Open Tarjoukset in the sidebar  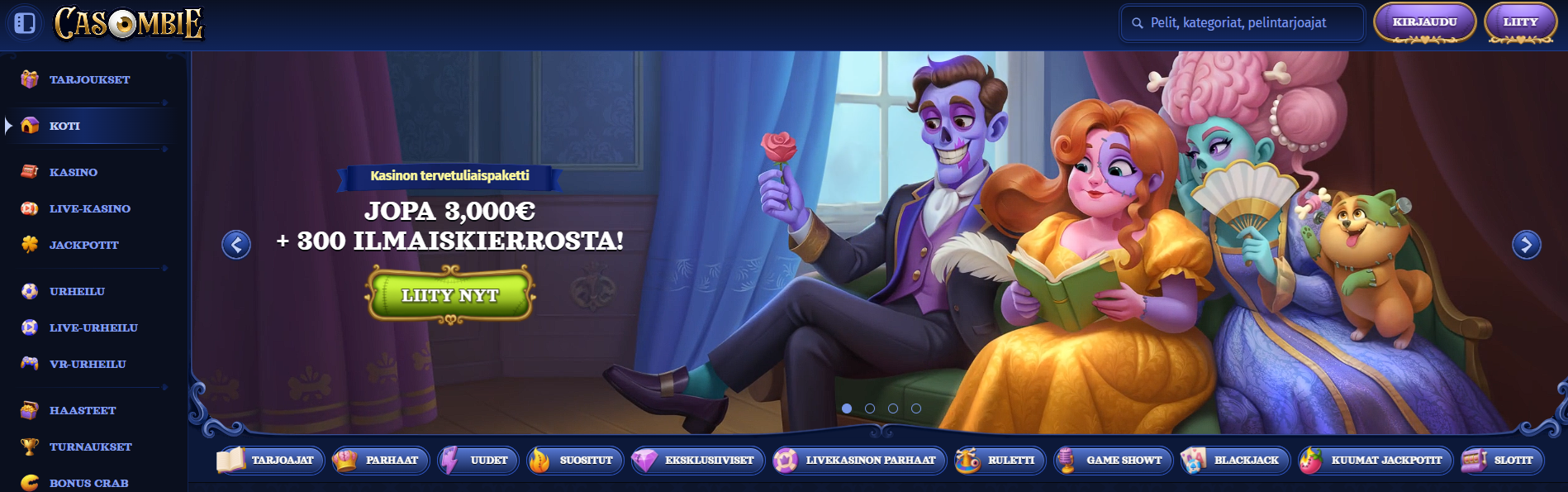pos(89,79)
